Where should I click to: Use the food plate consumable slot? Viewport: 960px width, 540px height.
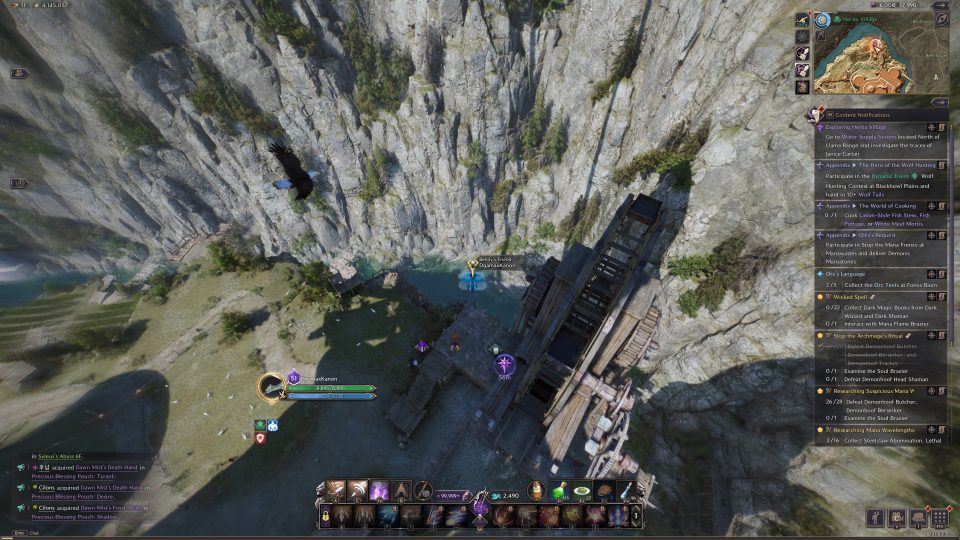coord(582,490)
